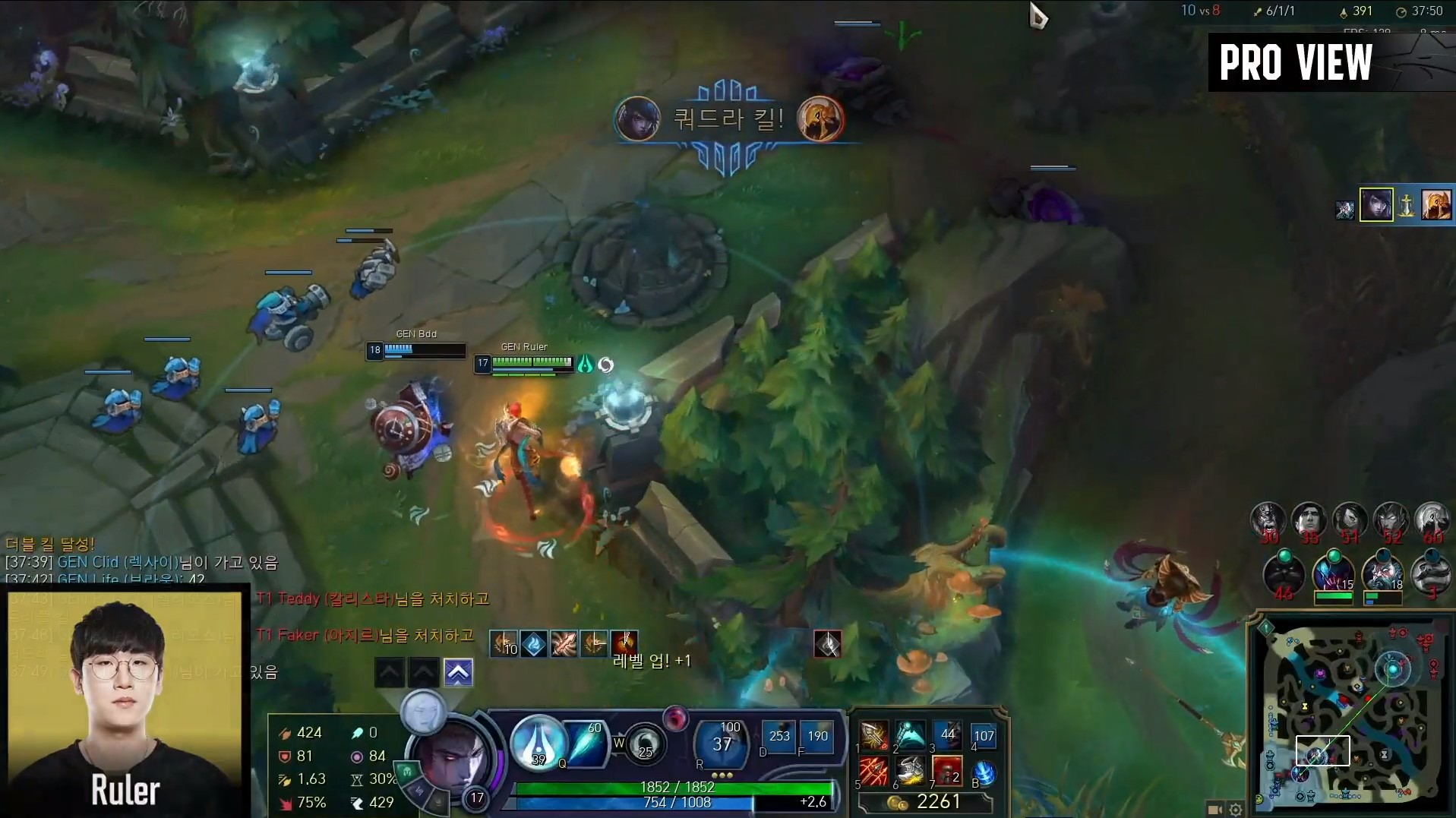The height and width of the screenshot is (818, 1456).
Task: Click the W ability icon showing 25
Action: (645, 745)
